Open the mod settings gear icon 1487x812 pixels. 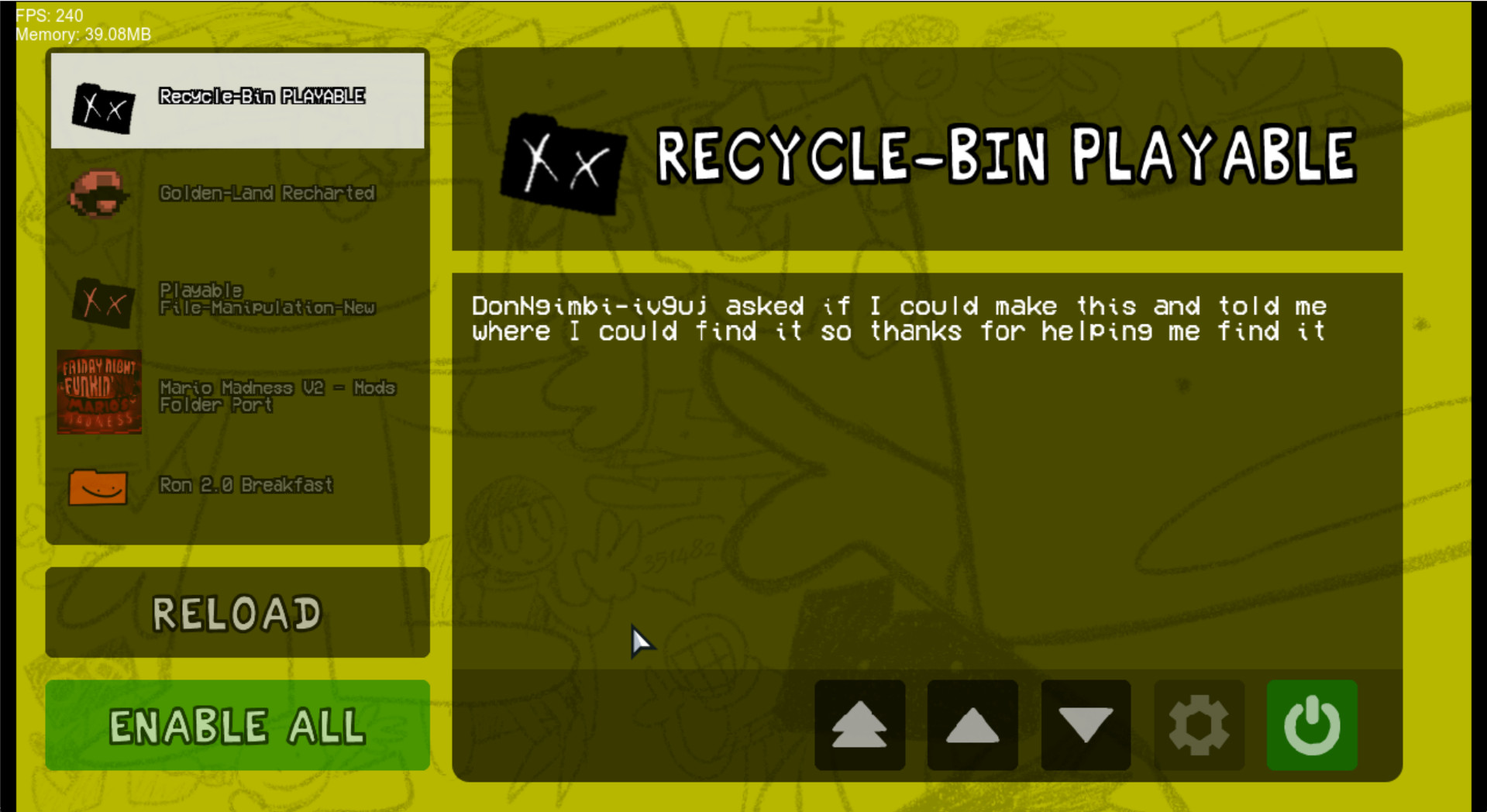coord(1199,724)
